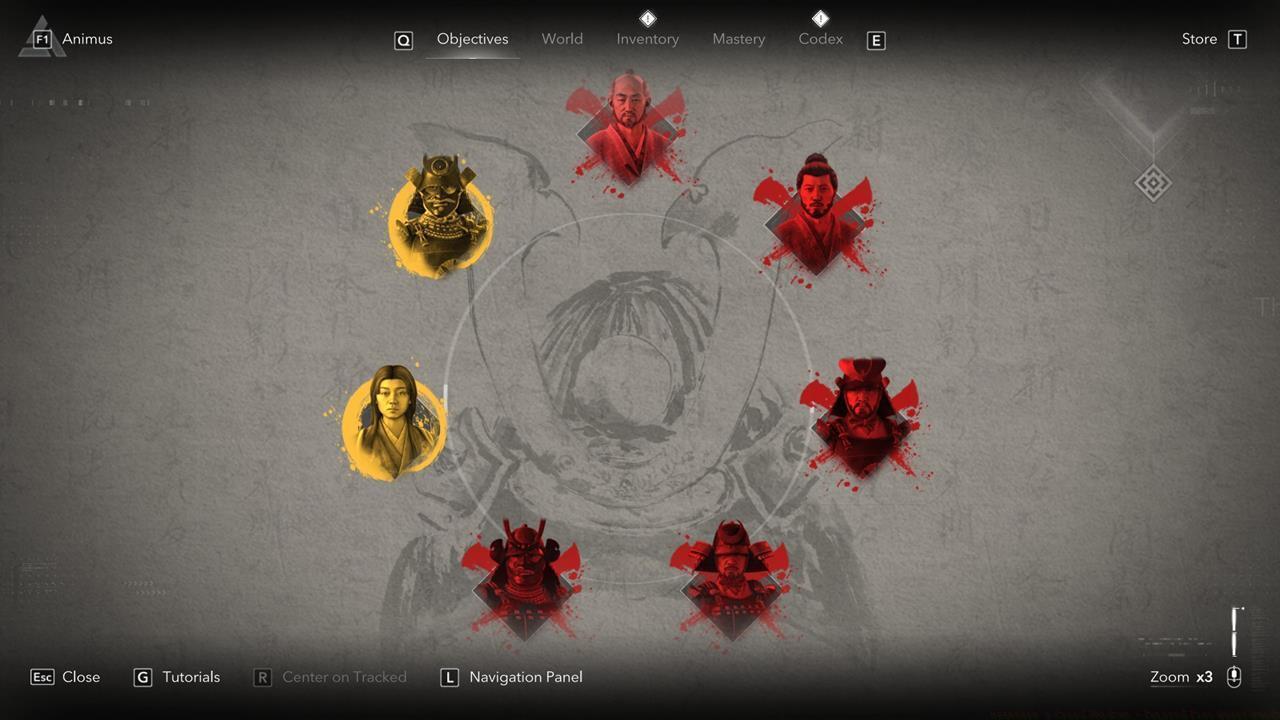The width and height of the screenshot is (1280, 720).
Task: Open the golden woman target portrait
Action: [393, 422]
